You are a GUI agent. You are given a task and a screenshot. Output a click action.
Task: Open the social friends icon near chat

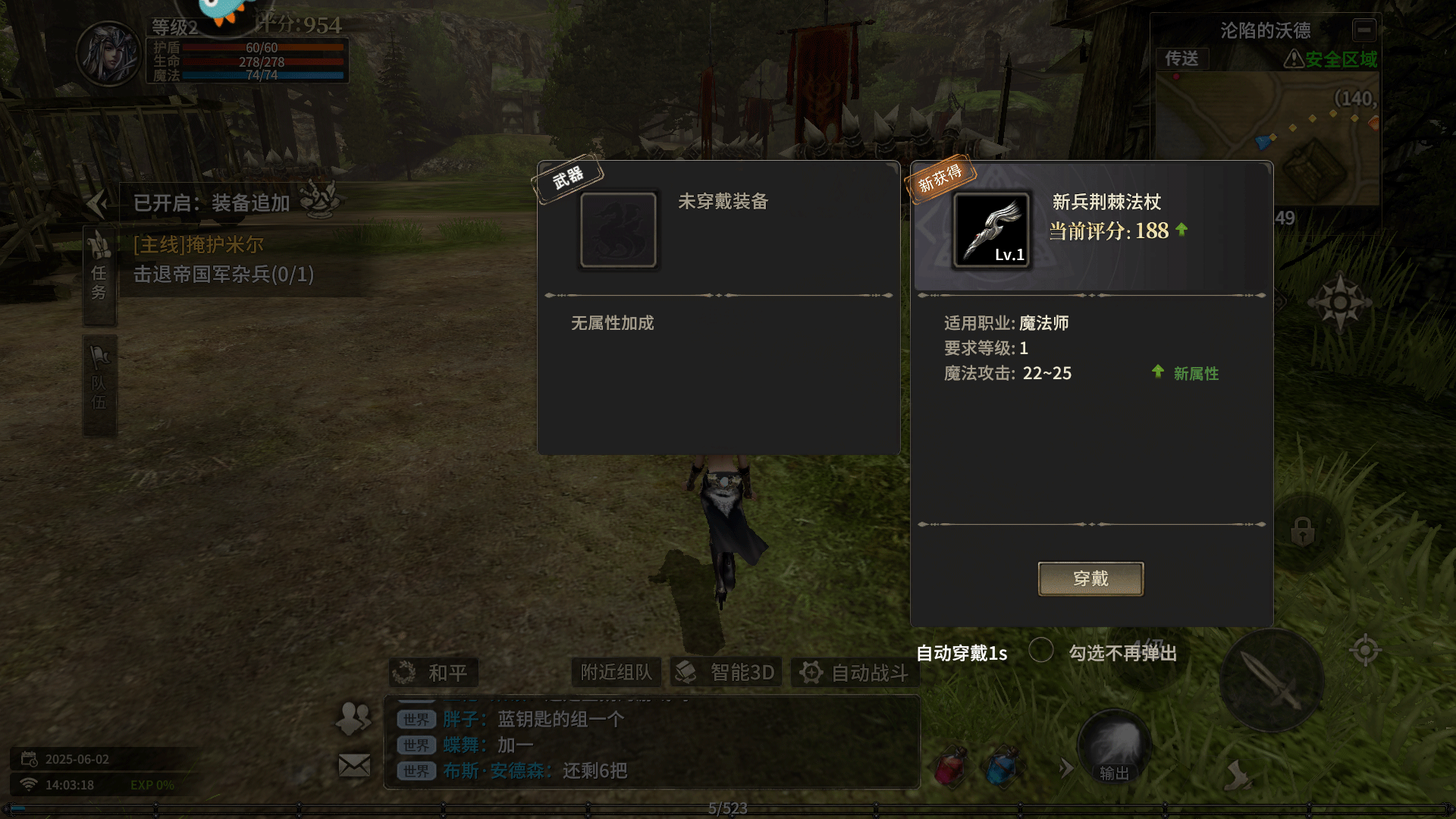pyautogui.click(x=353, y=718)
